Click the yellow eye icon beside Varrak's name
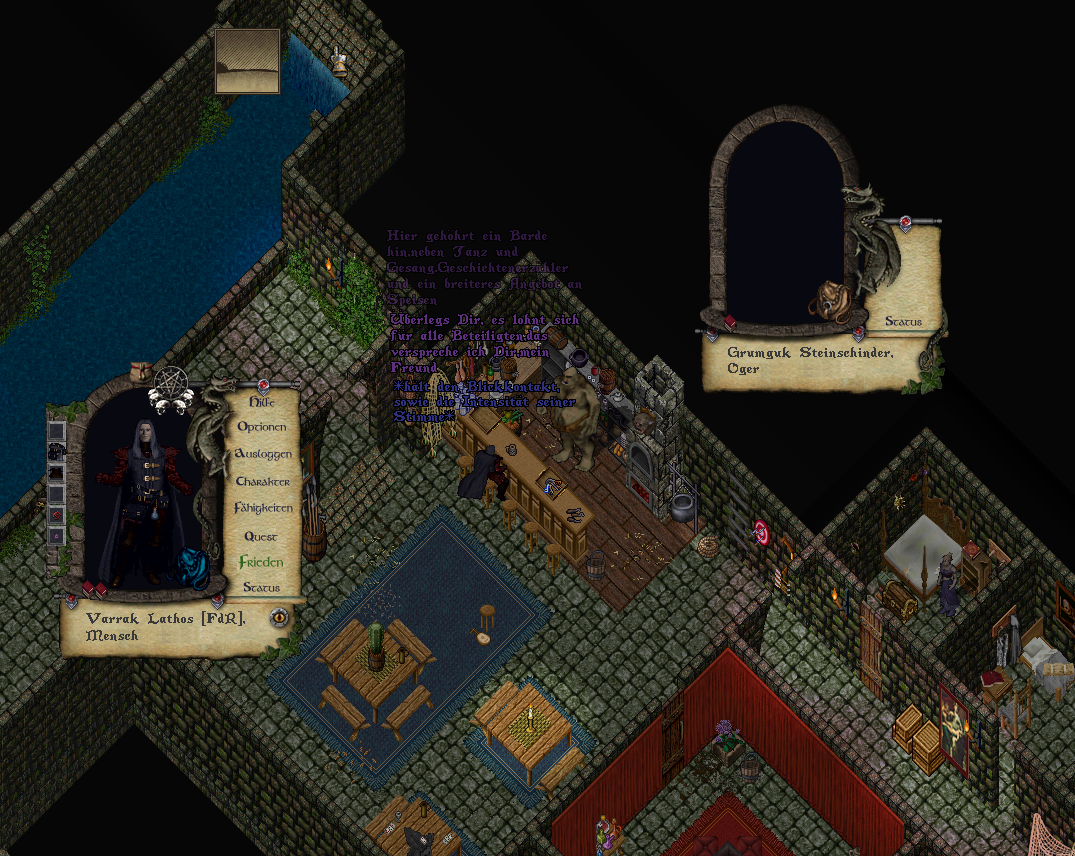This screenshot has height=856, width=1075. 280,617
